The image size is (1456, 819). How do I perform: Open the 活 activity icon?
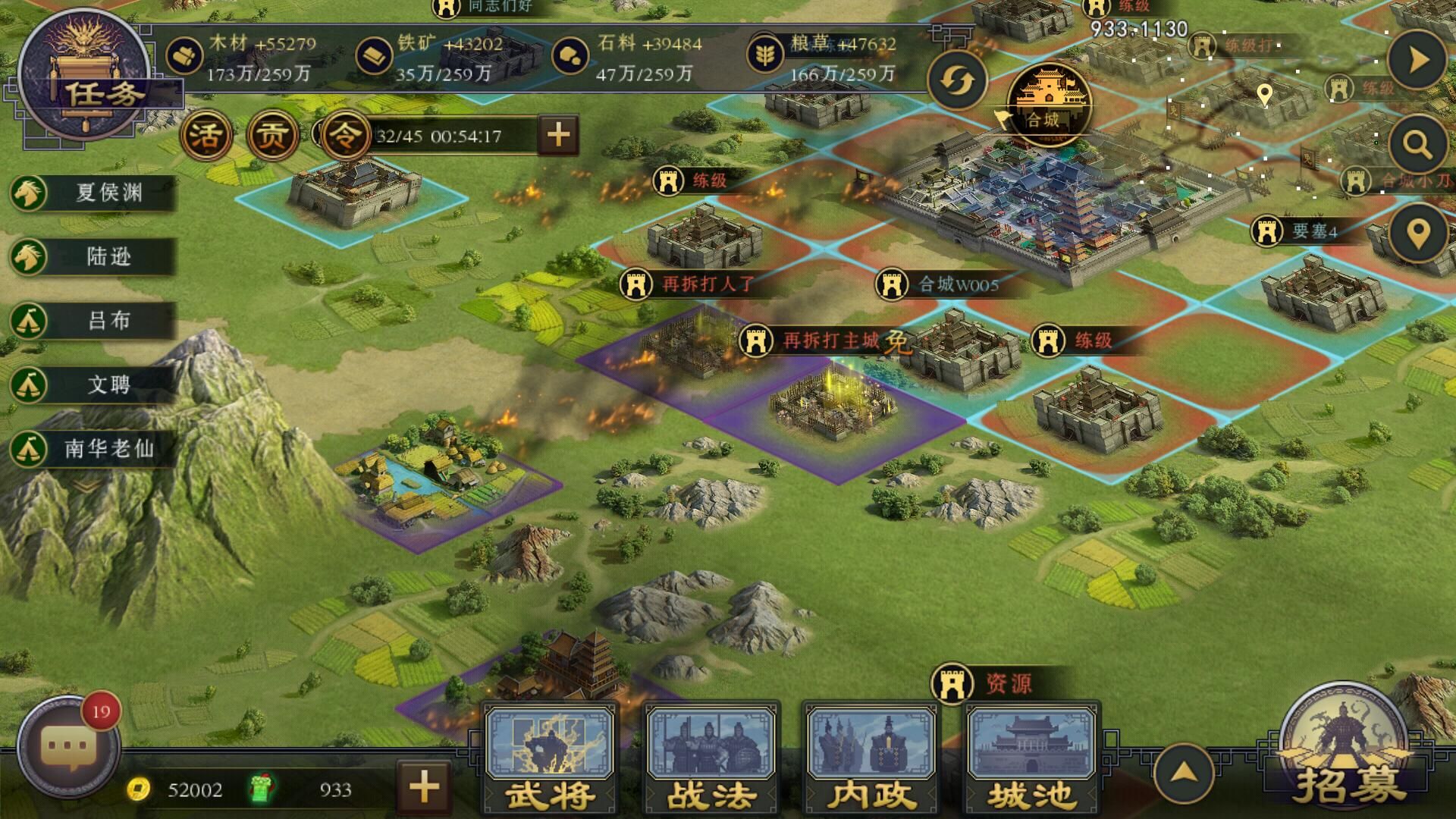[206, 136]
